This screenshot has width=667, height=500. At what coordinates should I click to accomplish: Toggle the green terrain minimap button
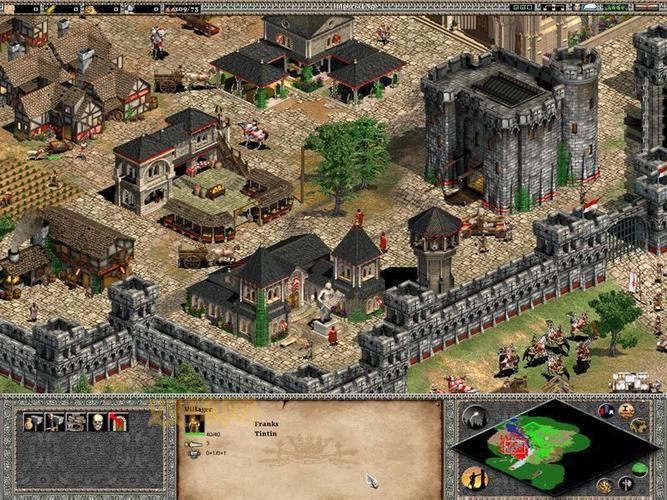click(x=640, y=468)
